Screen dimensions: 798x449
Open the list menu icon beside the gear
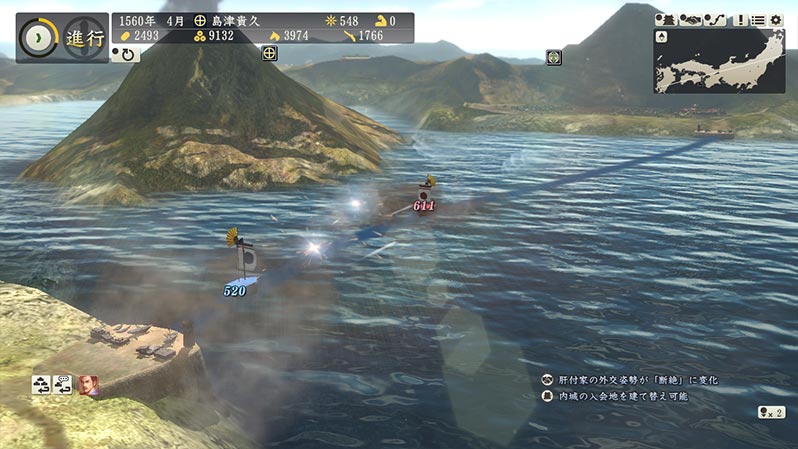tap(757, 19)
